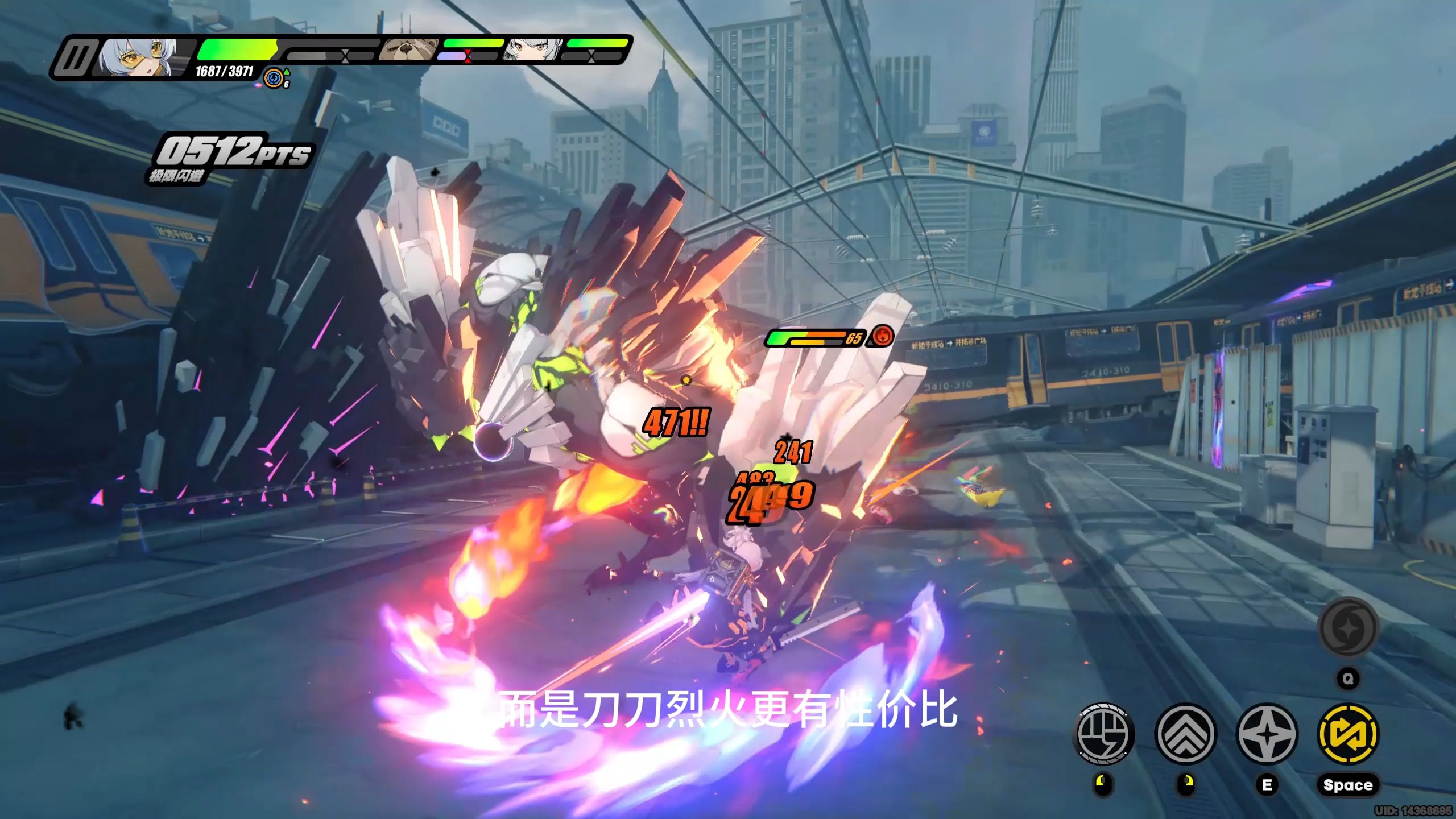Trigger the greyed-out ultimate ability button
The height and width of the screenshot is (819, 1456).
point(1348,628)
